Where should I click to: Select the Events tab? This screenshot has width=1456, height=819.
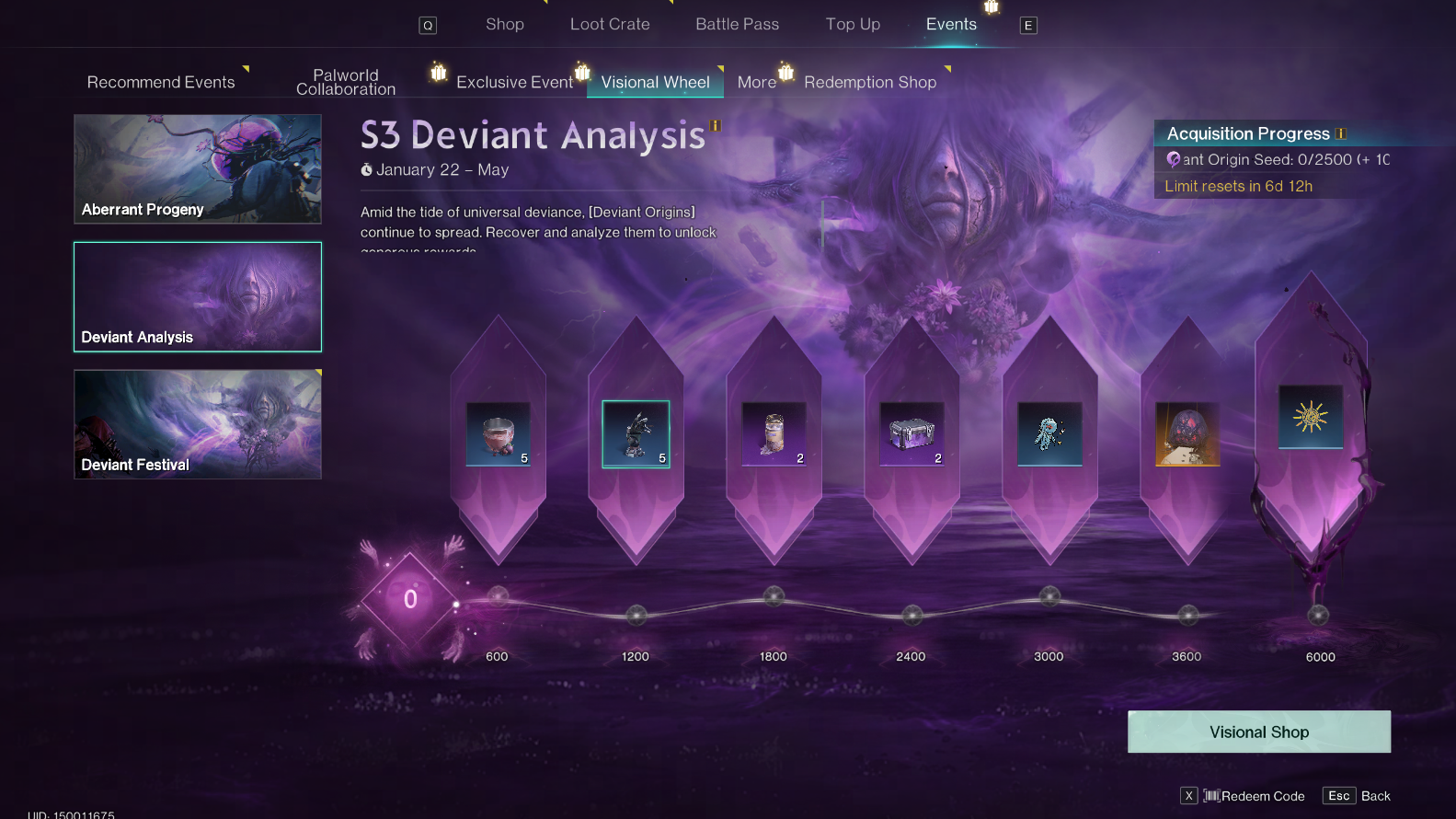(x=951, y=25)
